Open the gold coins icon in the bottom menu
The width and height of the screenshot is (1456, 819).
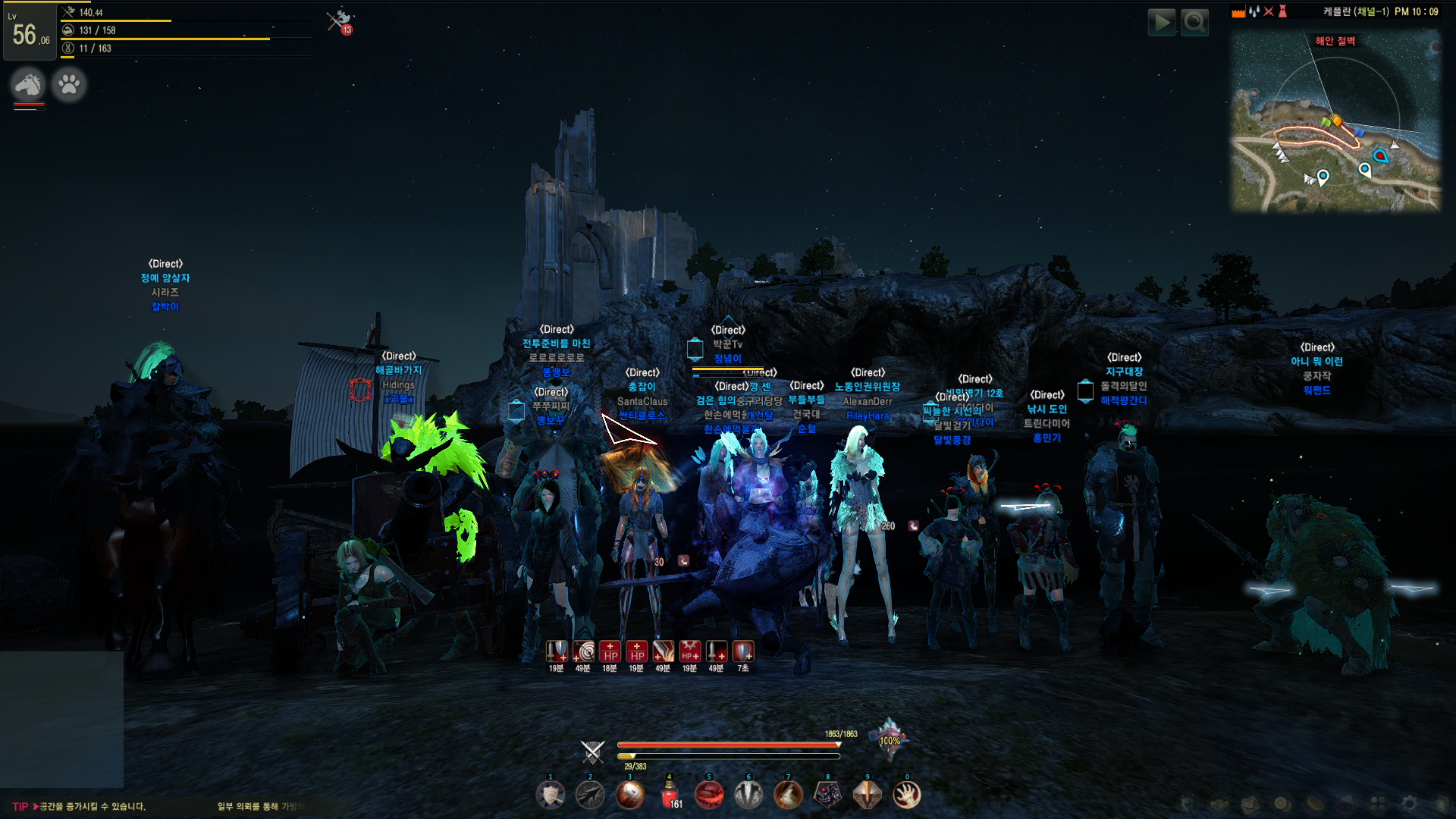[x=1282, y=803]
